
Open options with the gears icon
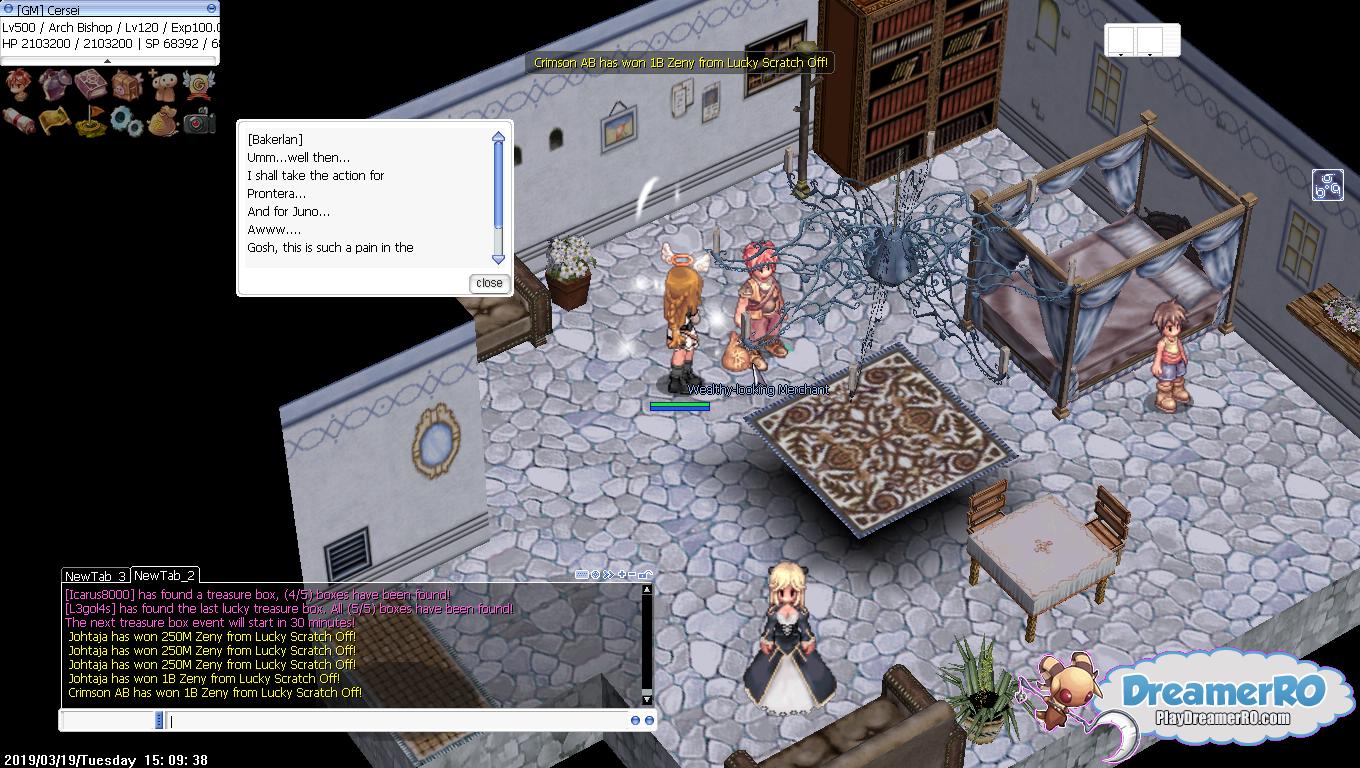pos(127,121)
